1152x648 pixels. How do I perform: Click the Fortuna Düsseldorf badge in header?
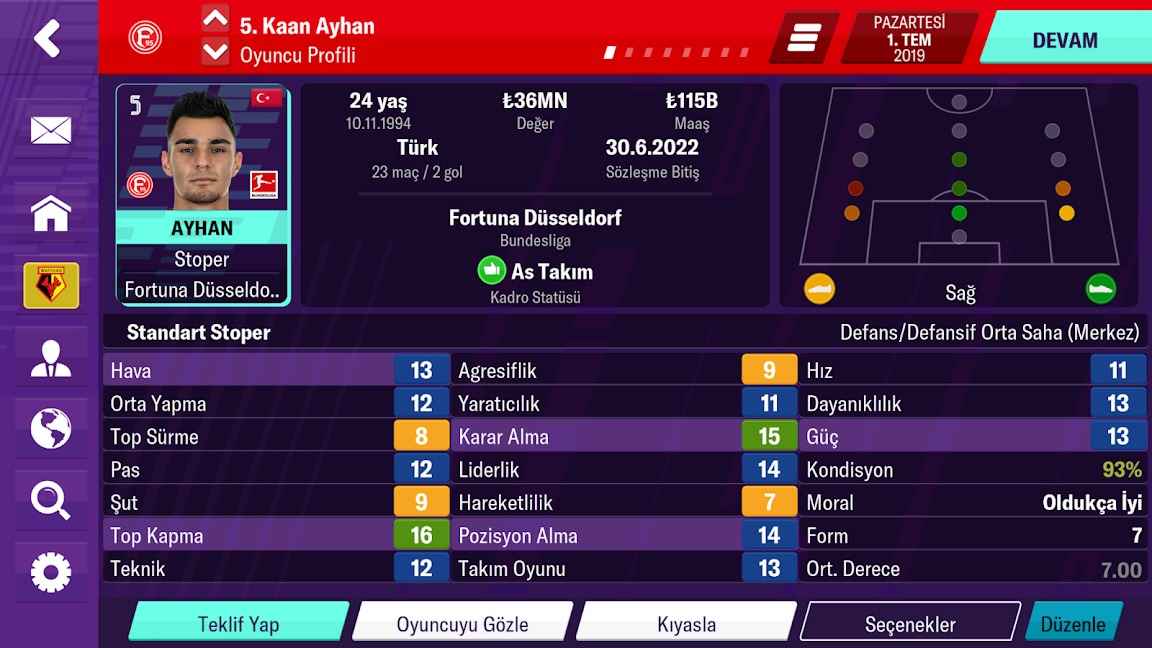(x=145, y=38)
